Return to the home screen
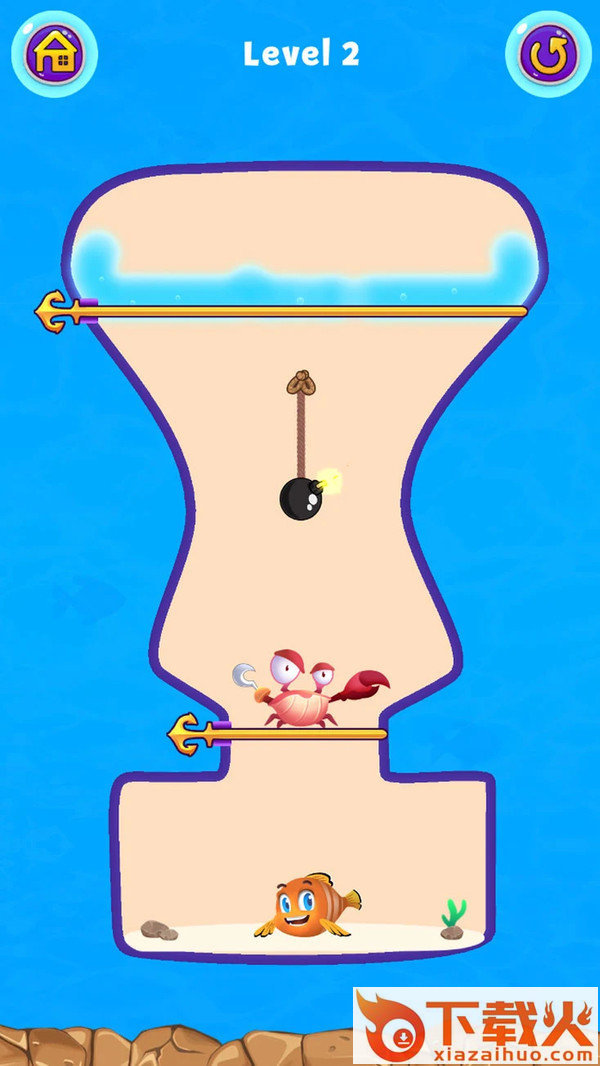 tap(54, 54)
